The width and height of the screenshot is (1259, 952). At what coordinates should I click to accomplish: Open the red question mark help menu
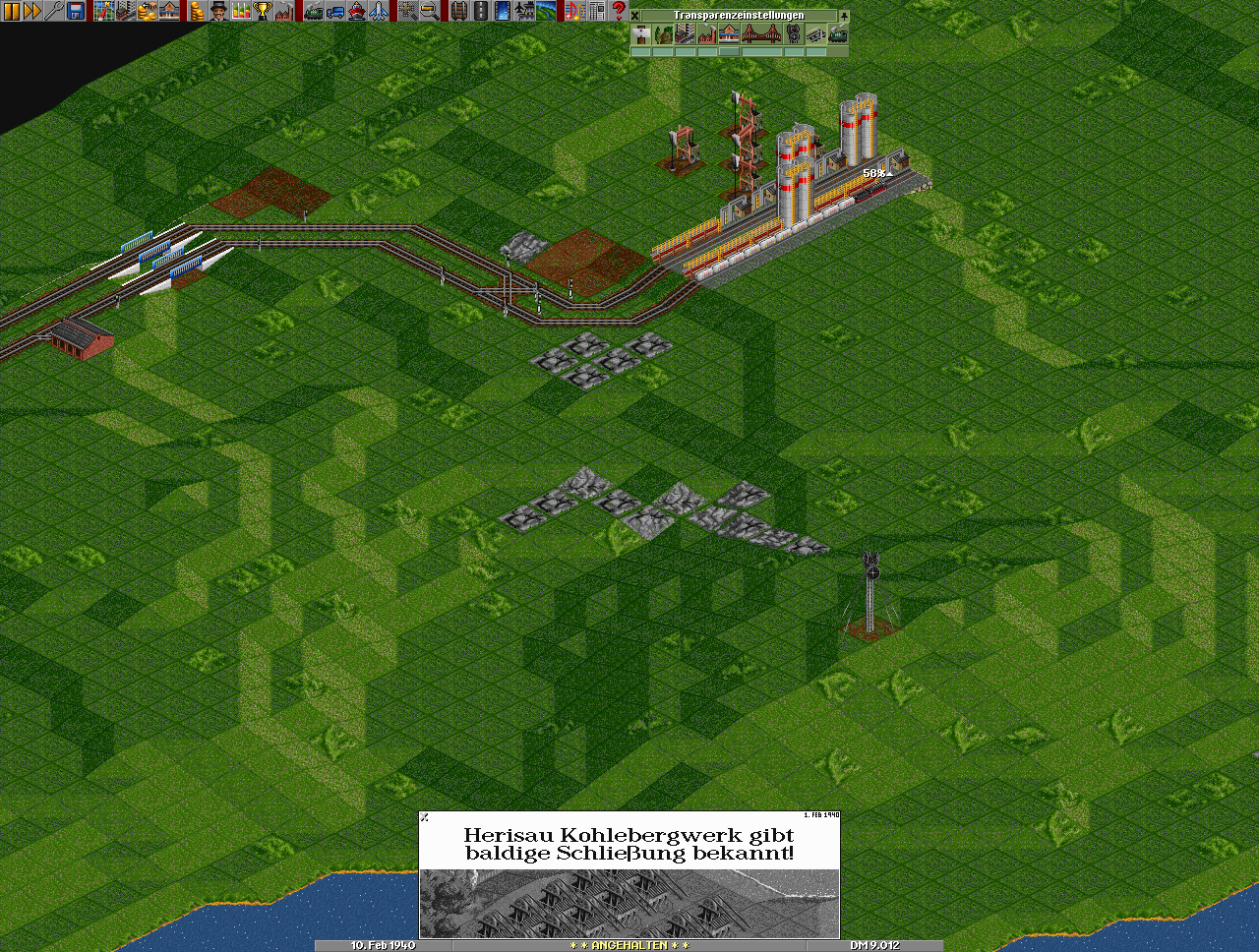pos(619,11)
